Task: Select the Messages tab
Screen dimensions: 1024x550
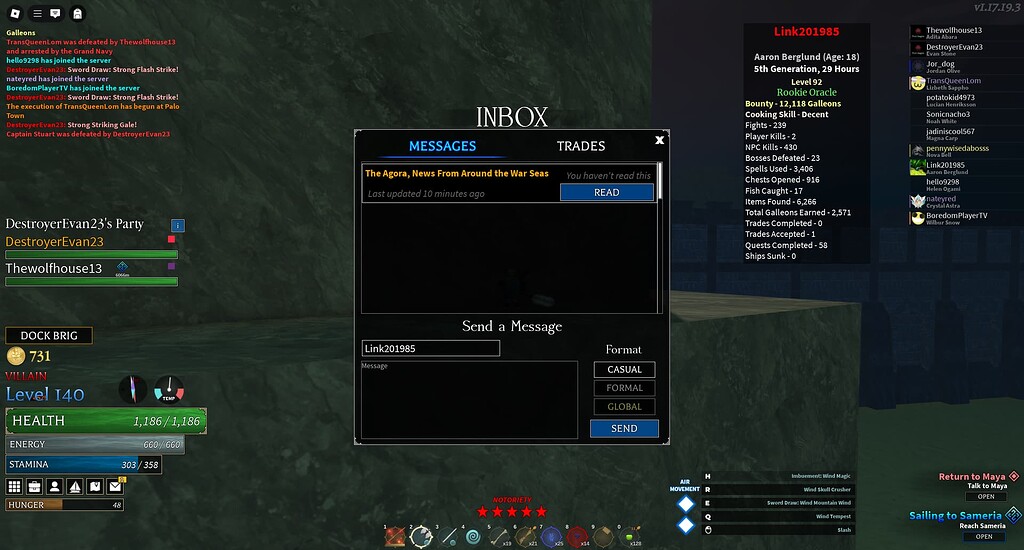Action: 442,146
